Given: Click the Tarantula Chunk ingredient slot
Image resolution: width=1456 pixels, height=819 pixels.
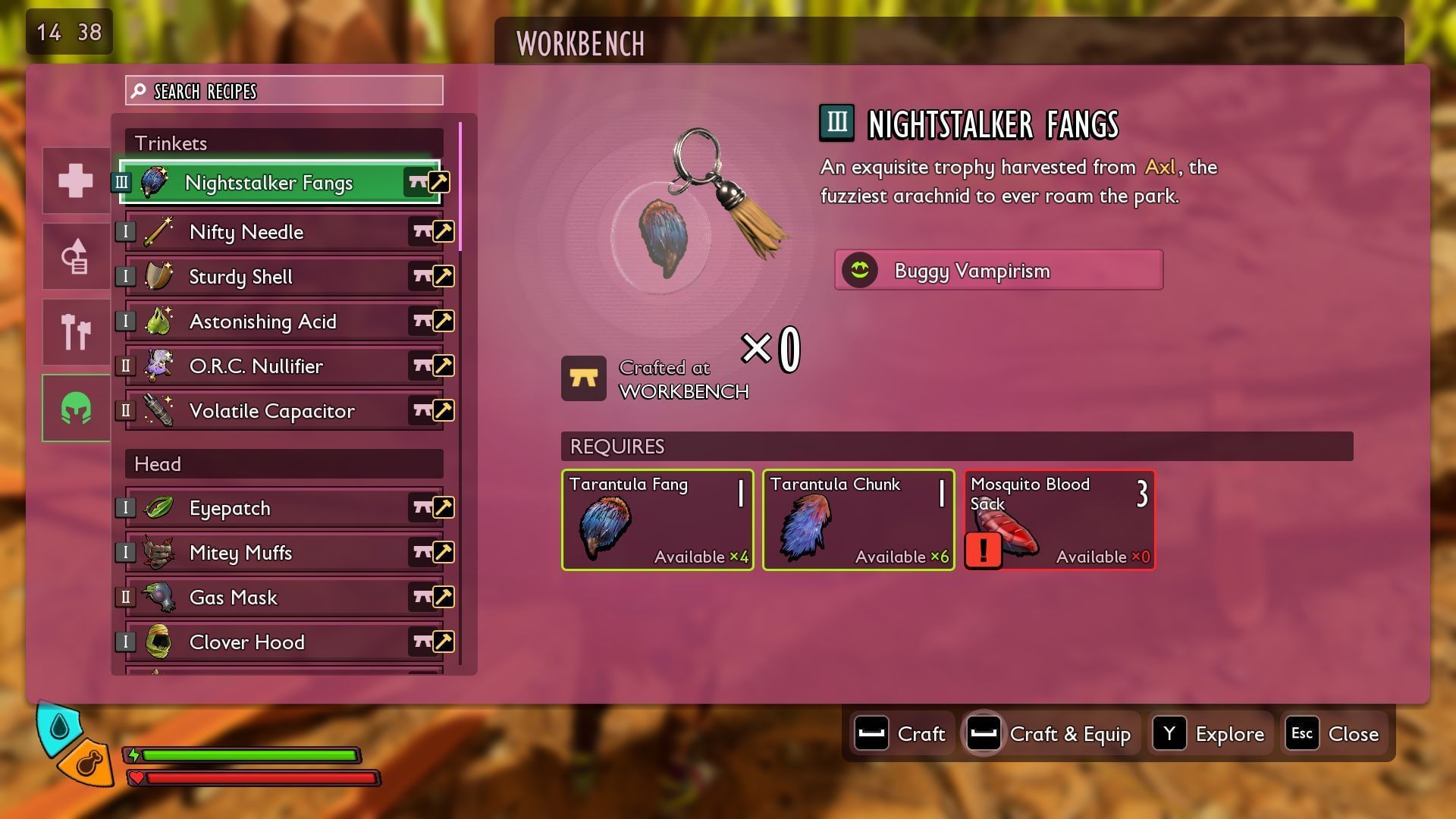Looking at the screenshot, I should tap(858, 520).
